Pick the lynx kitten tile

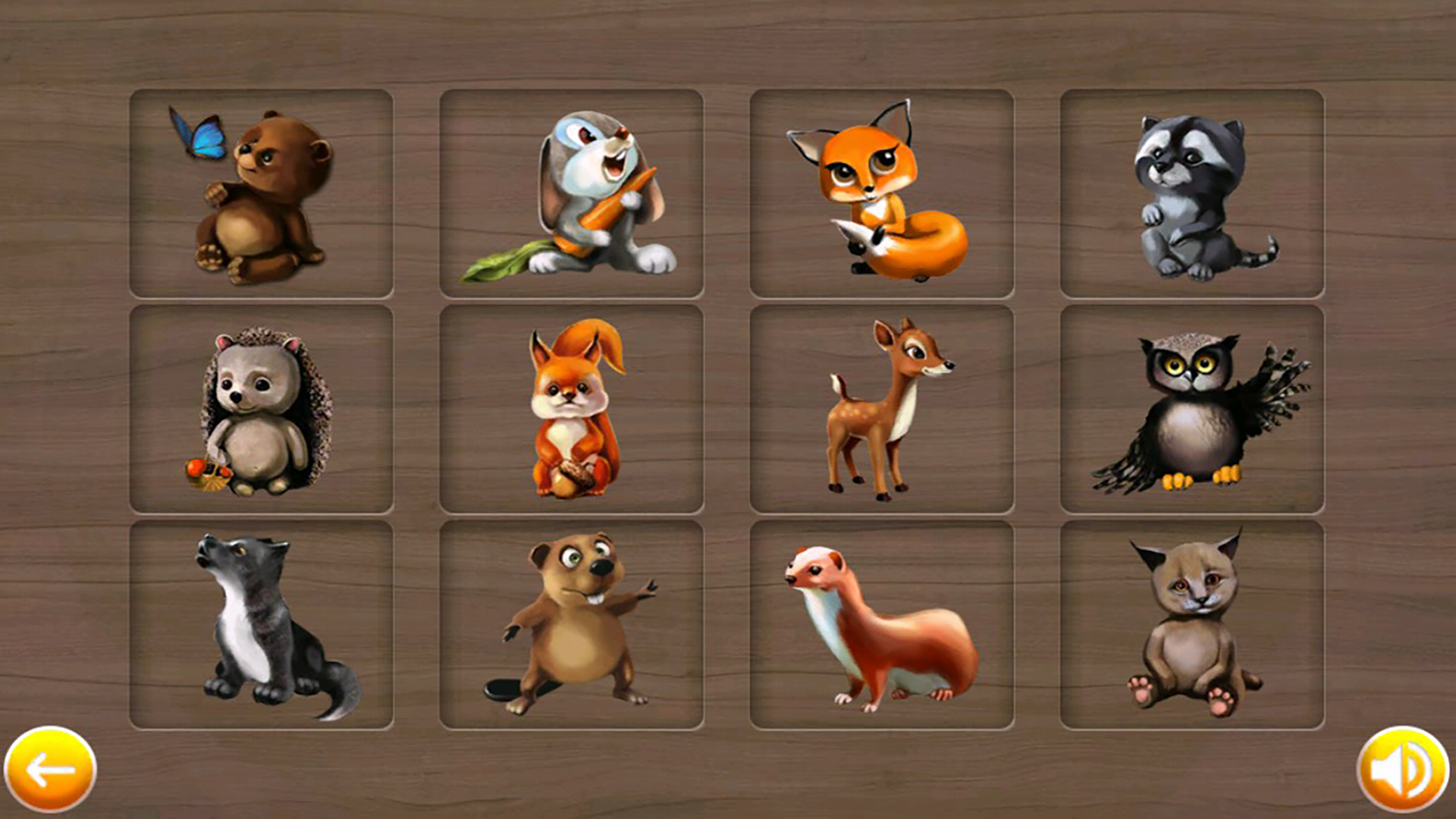point(1191,625)
